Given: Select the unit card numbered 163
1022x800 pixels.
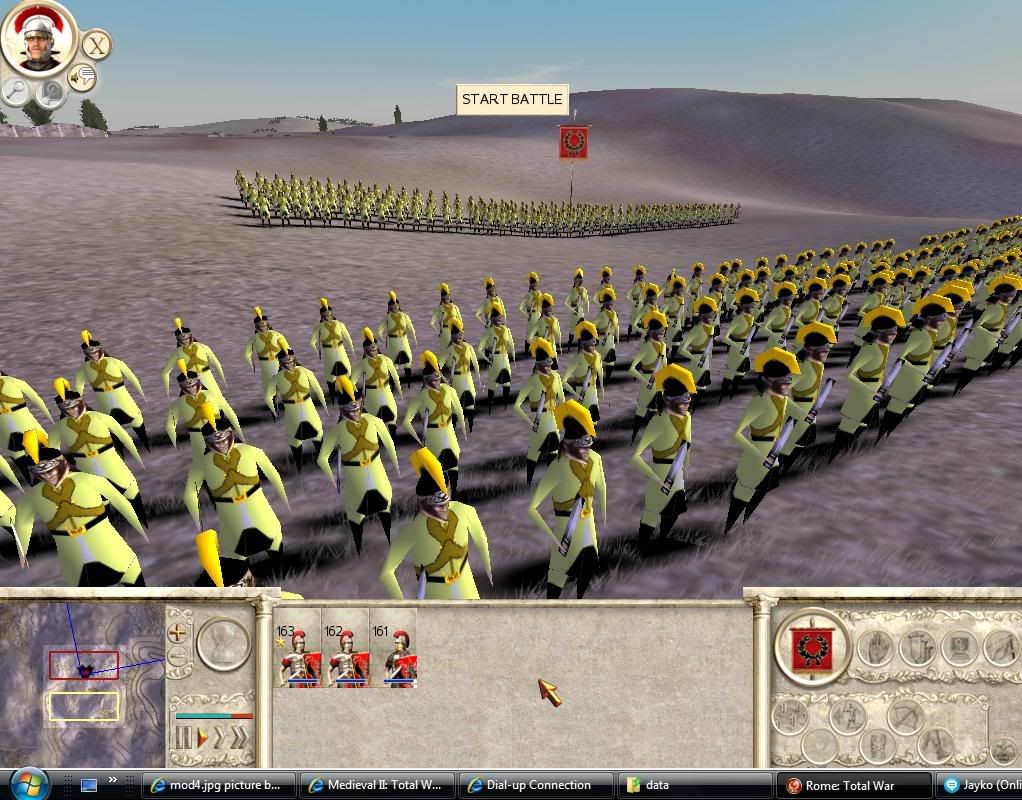Looking at the screenshot, I should point(297,648).
